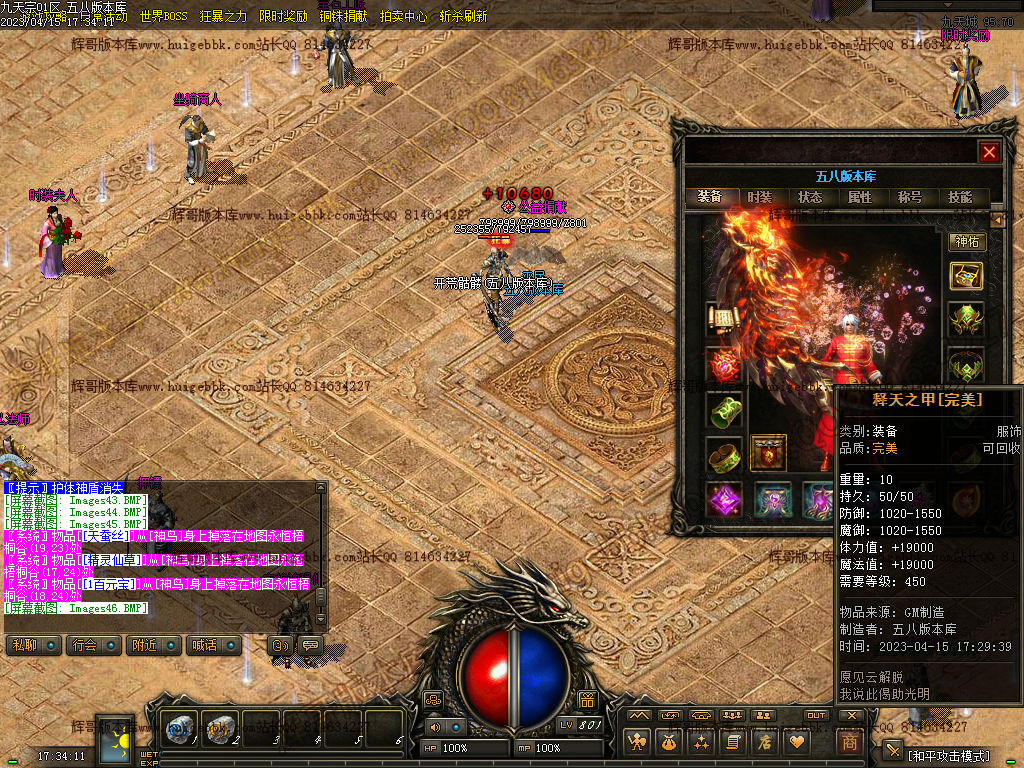Open the 状态 status tab
The height and width of the screenshot is (768, 1024).
pyautogui.click(x=810, y=197)
